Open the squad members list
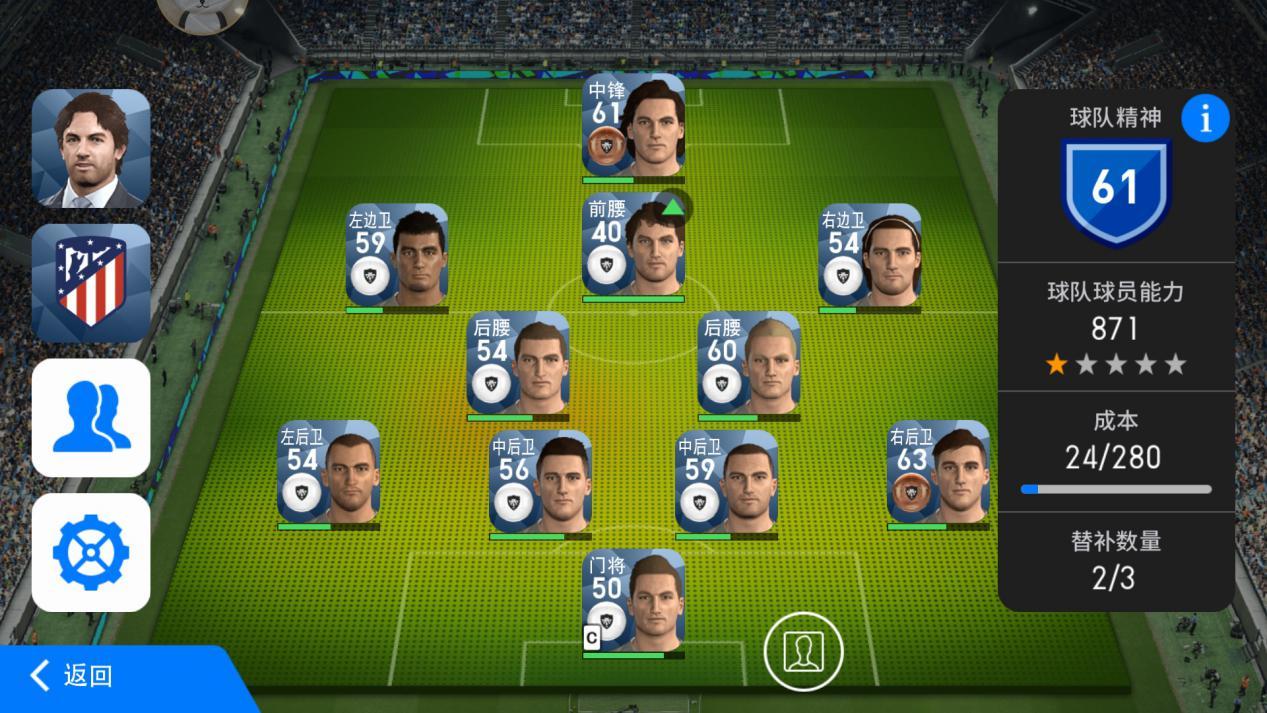Viewport: 1267px width, 713px height. (x=91, y=418)
